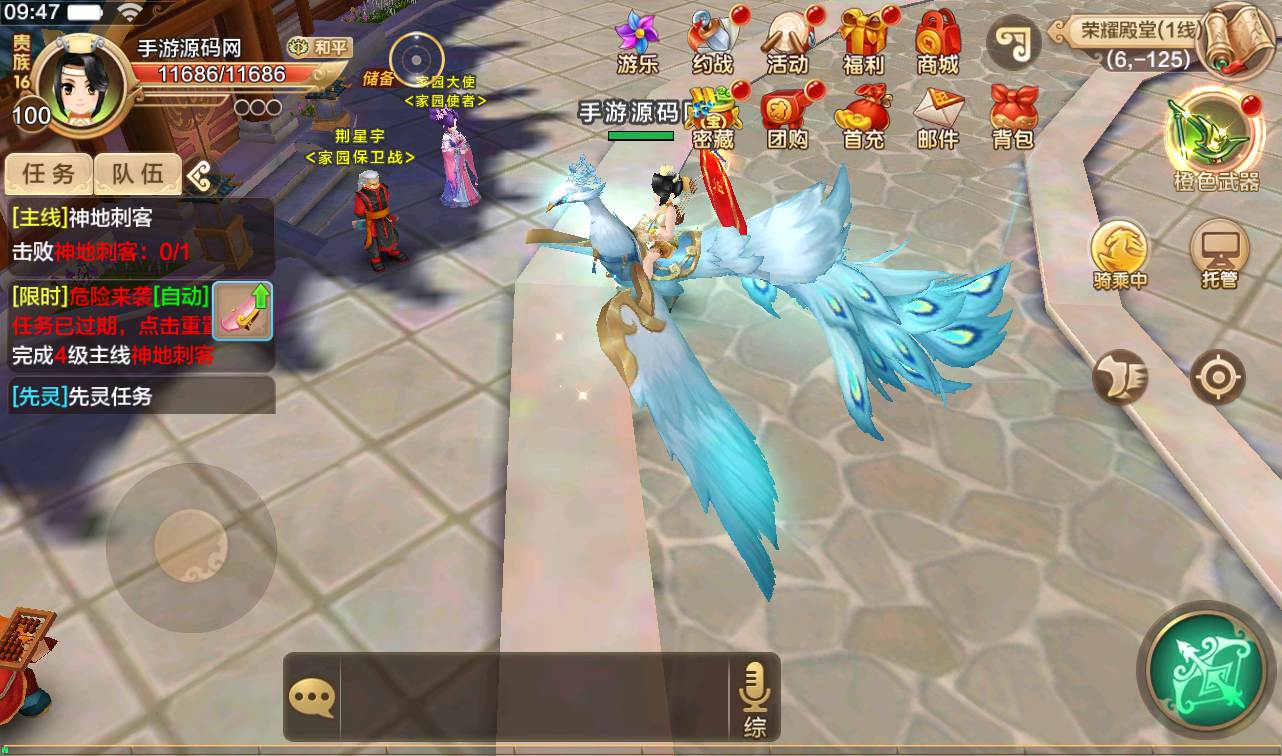Open the 商城 shop
1282x756 pixels.
(938, 40)
